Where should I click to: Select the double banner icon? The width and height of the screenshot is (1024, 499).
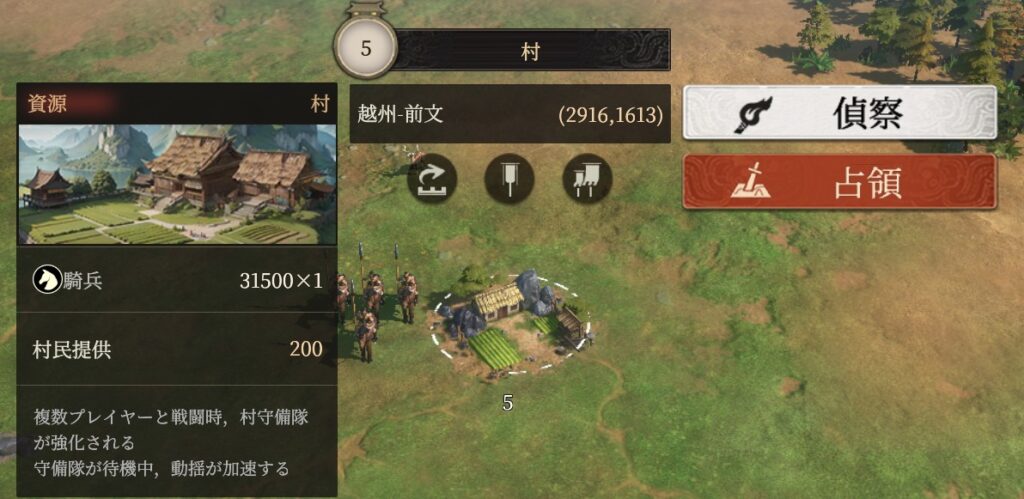point(587,180)
